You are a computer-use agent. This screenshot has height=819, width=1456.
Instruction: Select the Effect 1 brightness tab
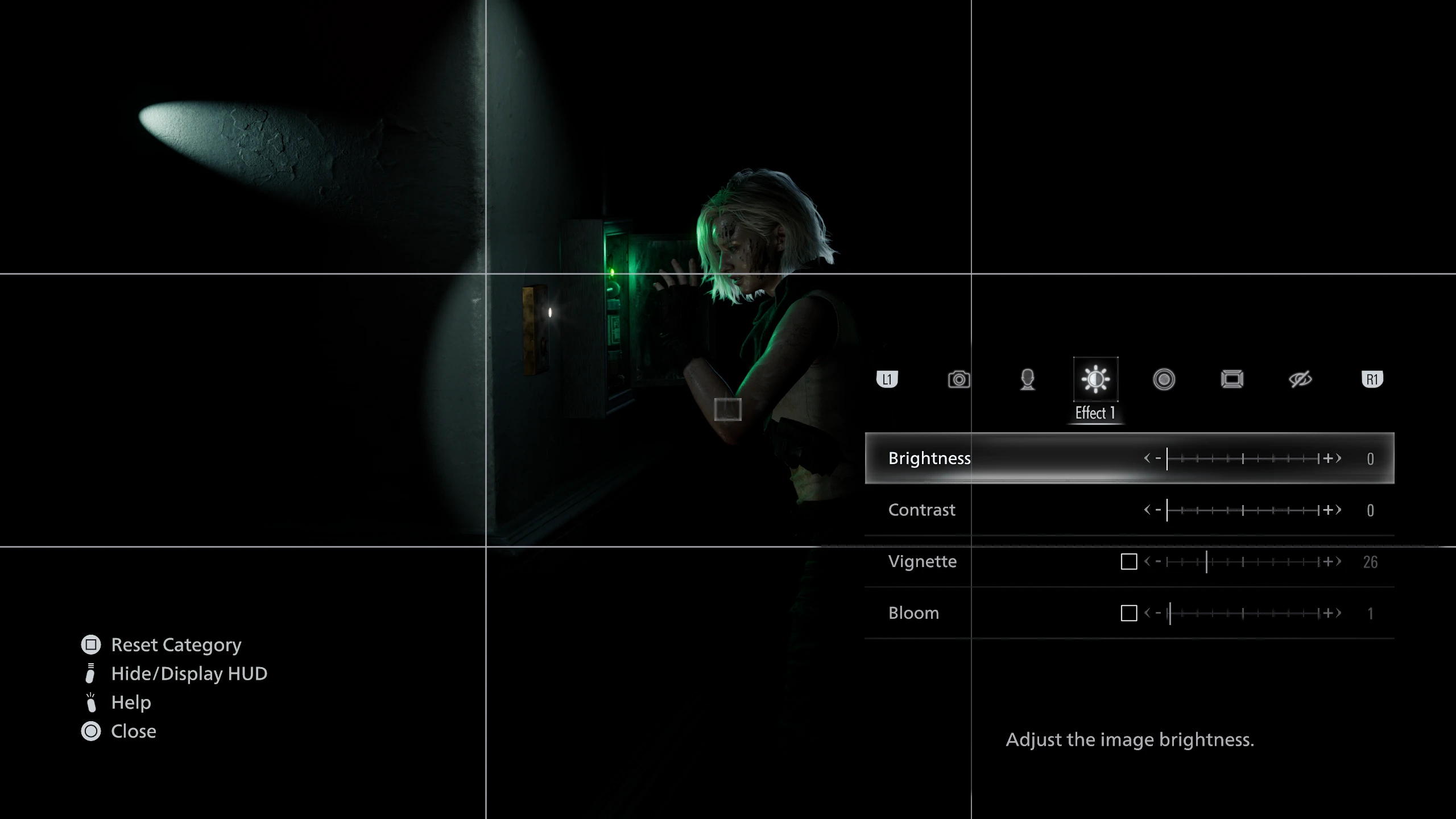pos(1095,379)
